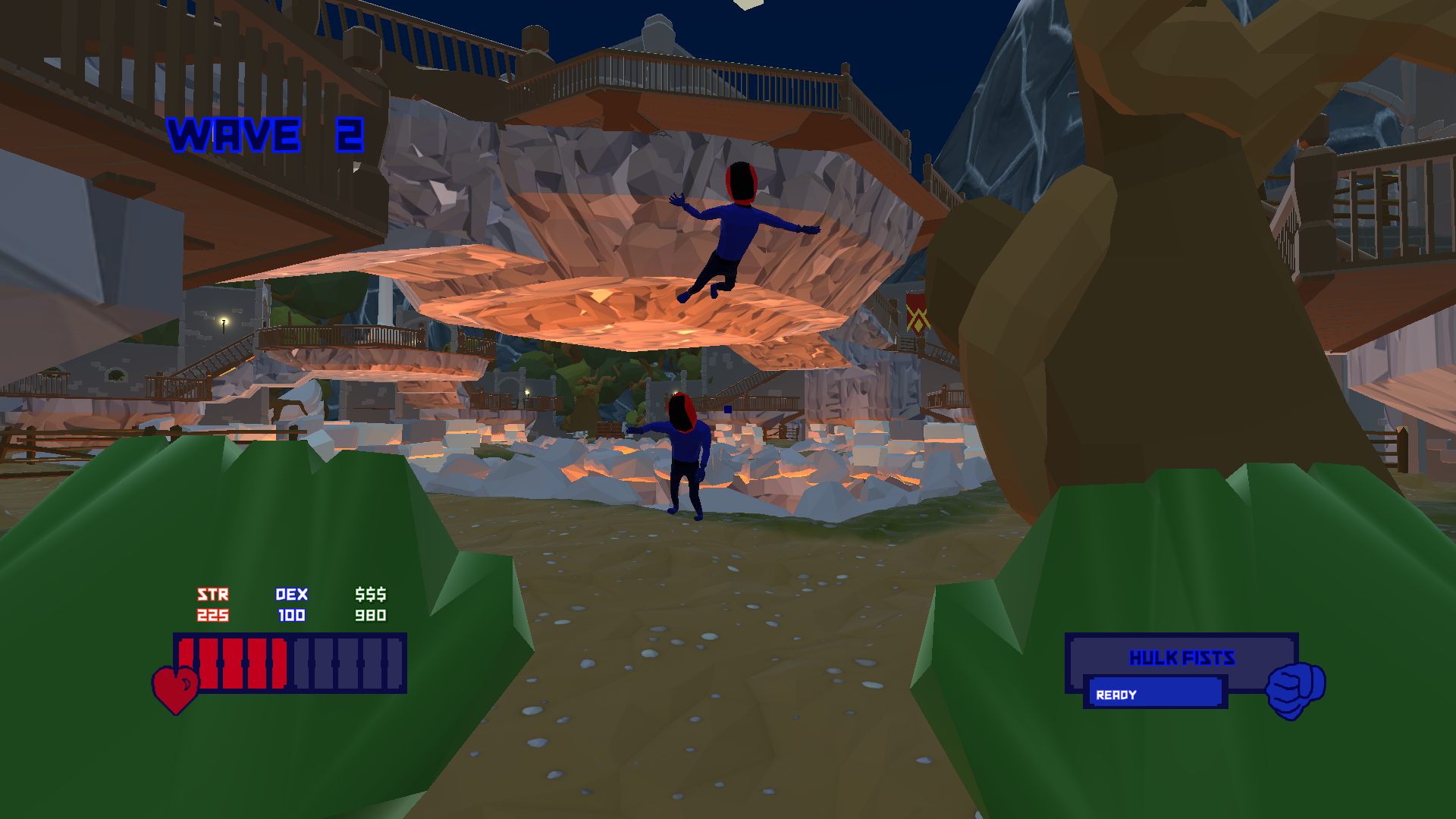The height and width of the screenshot is (819, 1456).
Task: Click the STR stat label
Action: pyautogui.click(x=213, y=595)
